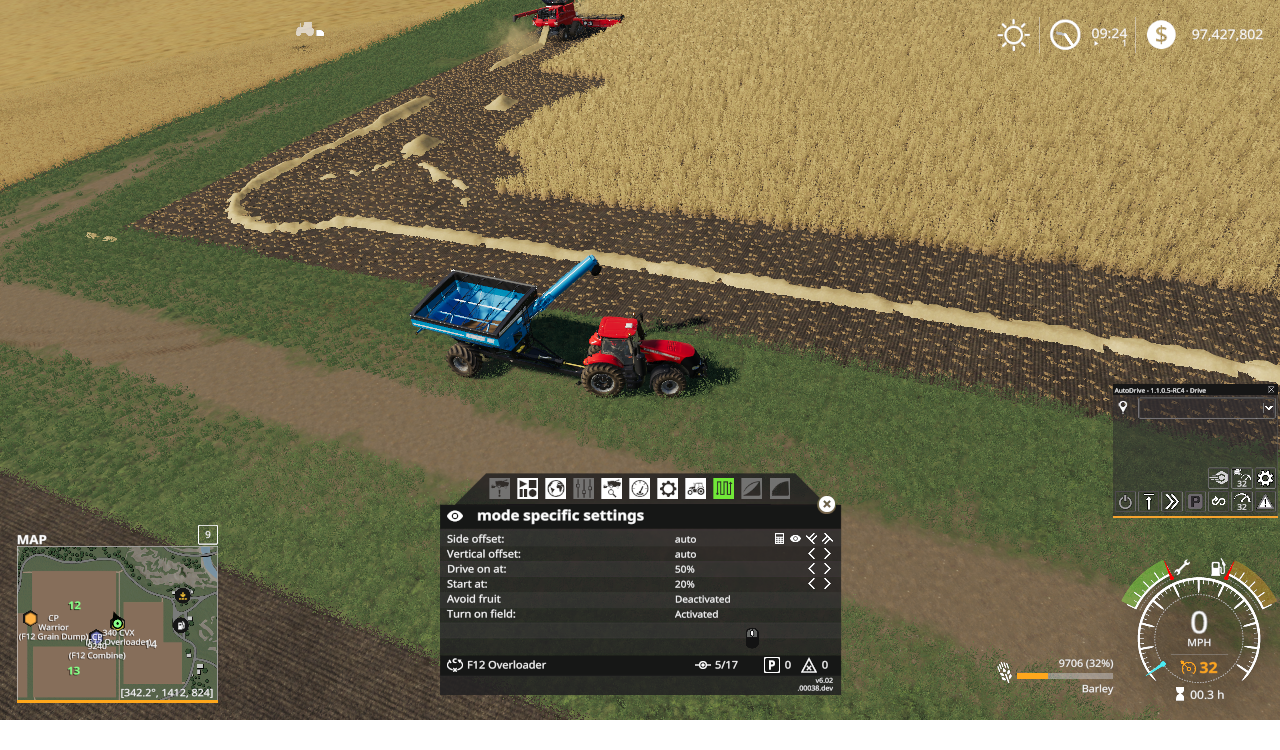Decrease Start at percentage with the left chevron

(811, 584)
